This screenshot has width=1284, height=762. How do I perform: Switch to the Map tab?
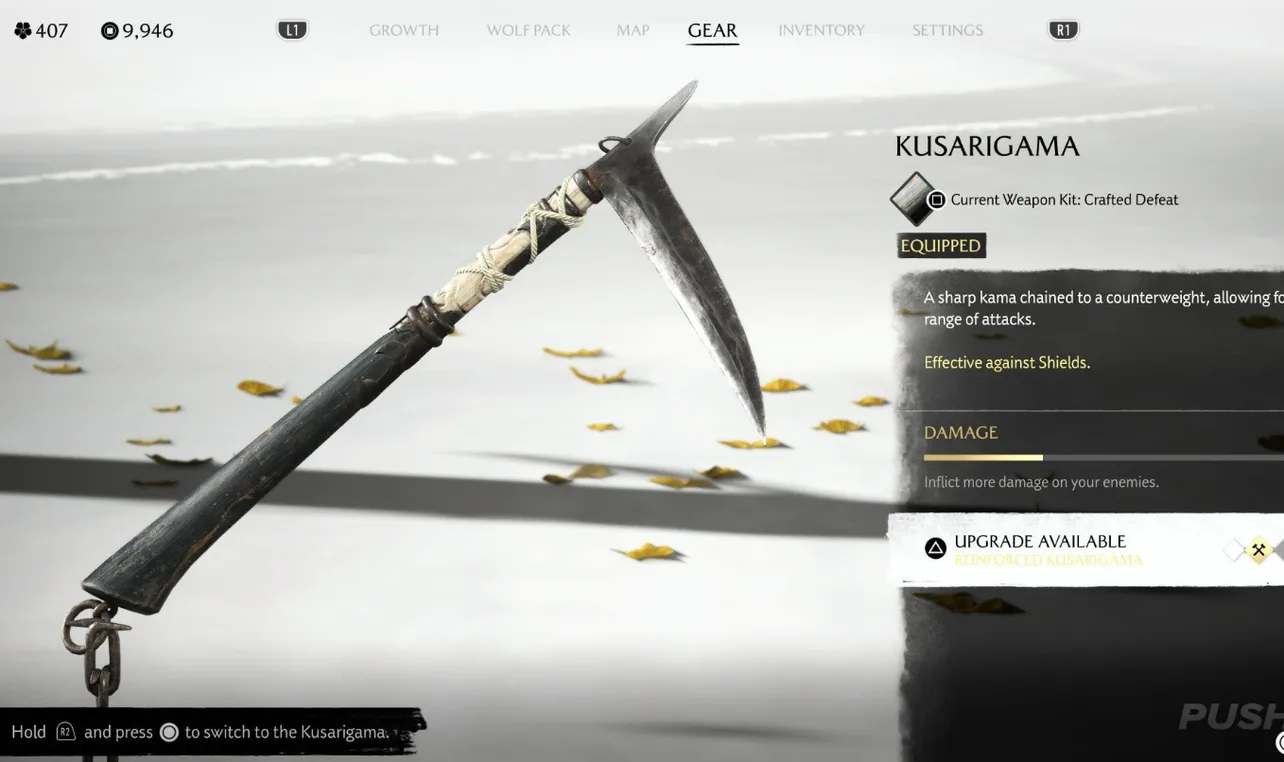coord(632,30)
